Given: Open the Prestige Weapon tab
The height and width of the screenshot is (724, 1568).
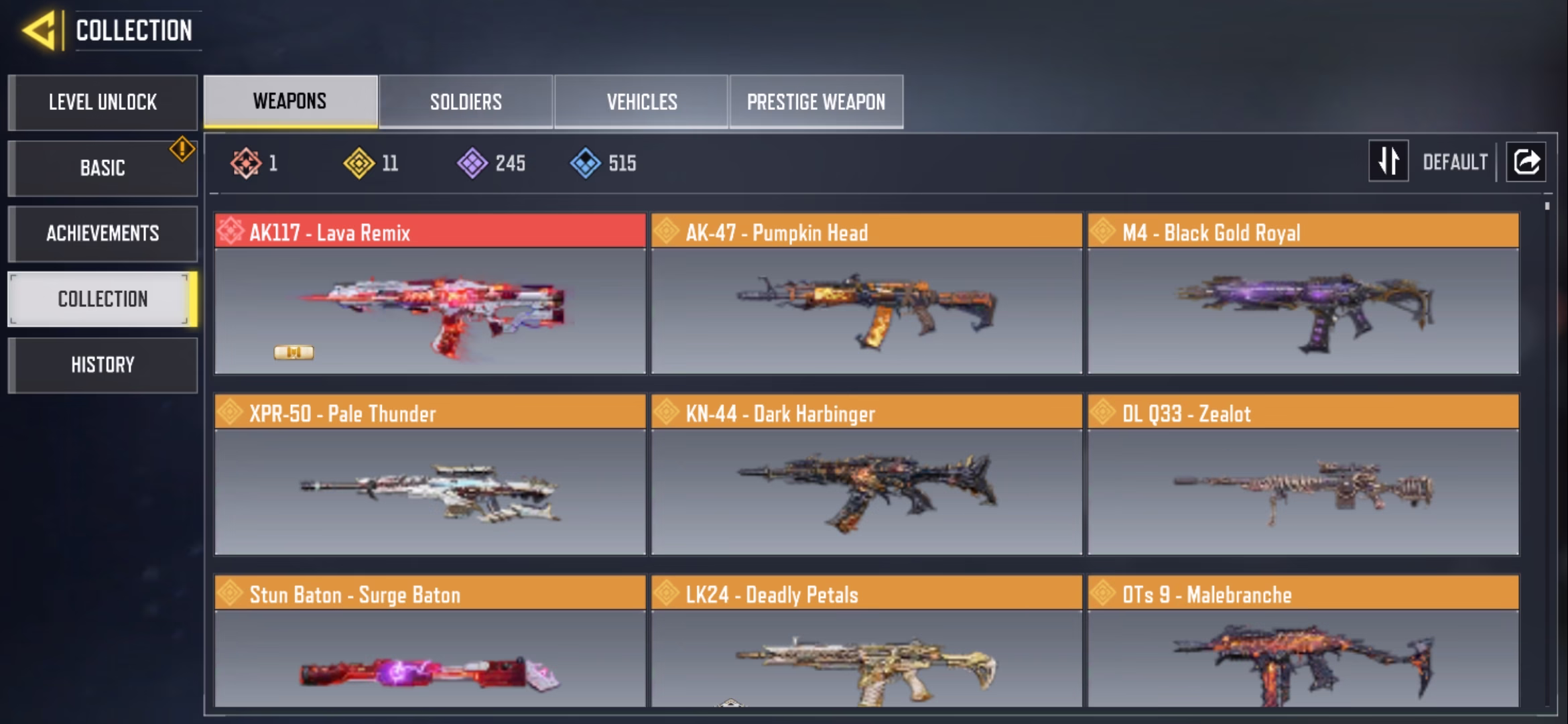Looking at the screenshot, I should [x=816, y=101].
